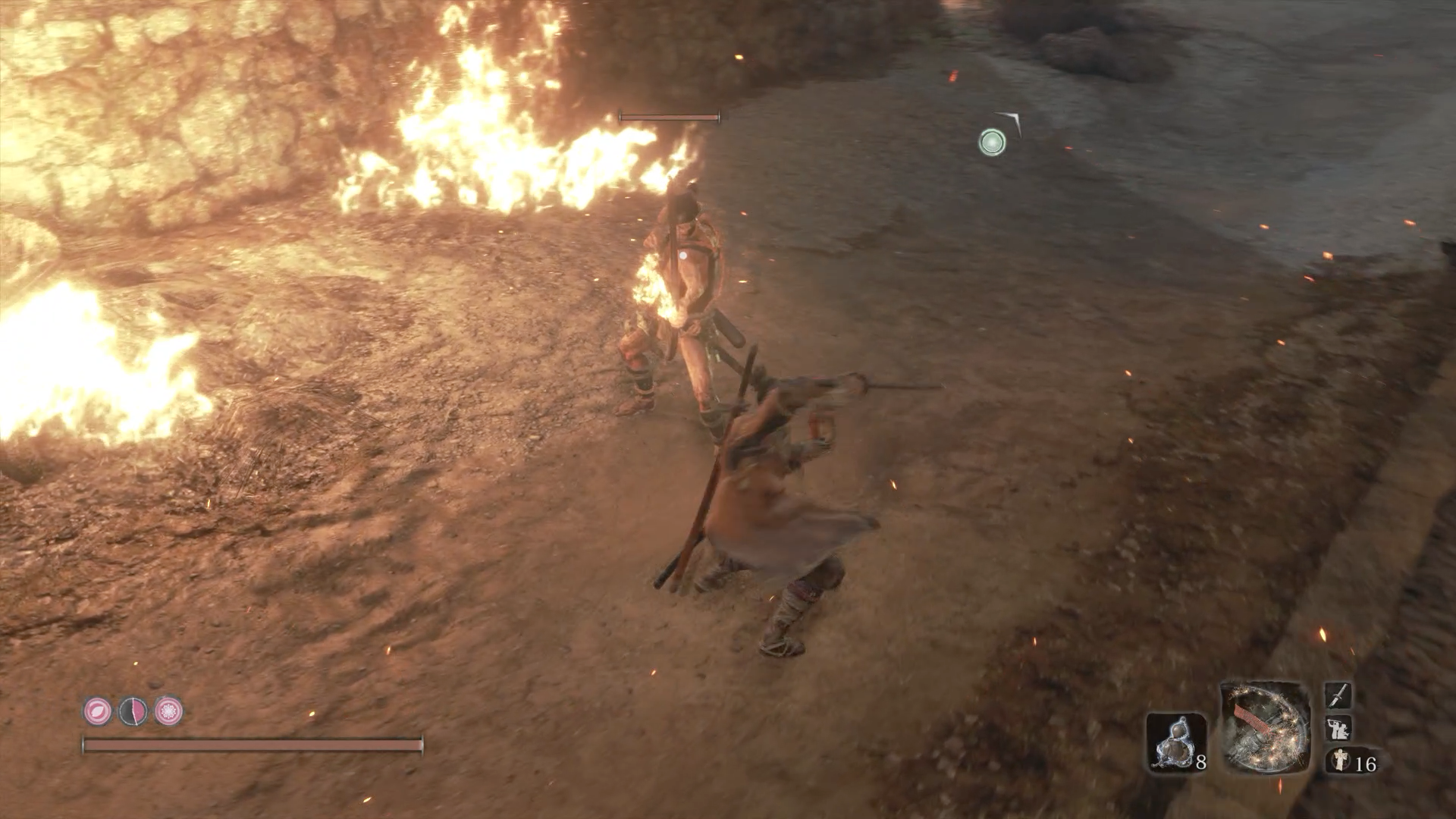Click the snowflake-patterned resurrection node
Screen dimensions: 1456x819
[x=168, y=711]
